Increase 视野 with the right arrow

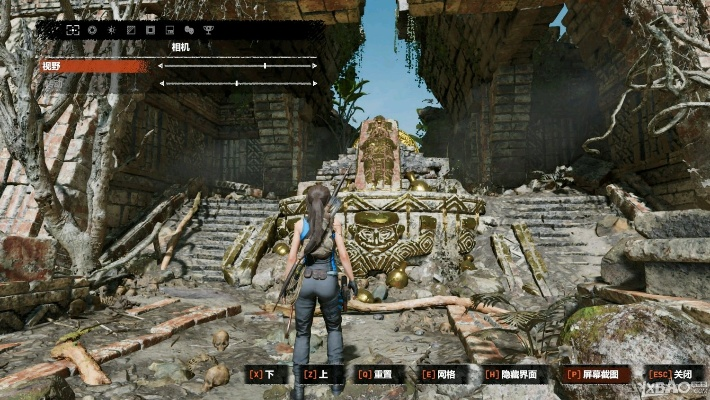[315, 66]
